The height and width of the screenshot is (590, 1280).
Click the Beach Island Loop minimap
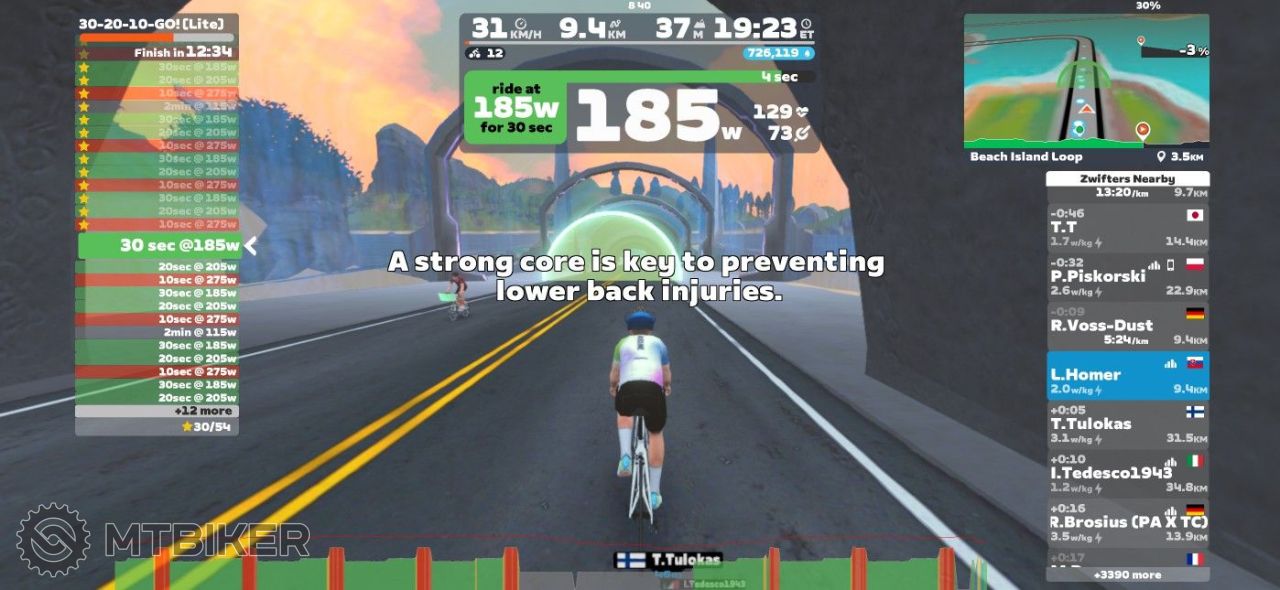pyautogui.click(x=1086, y=80)
